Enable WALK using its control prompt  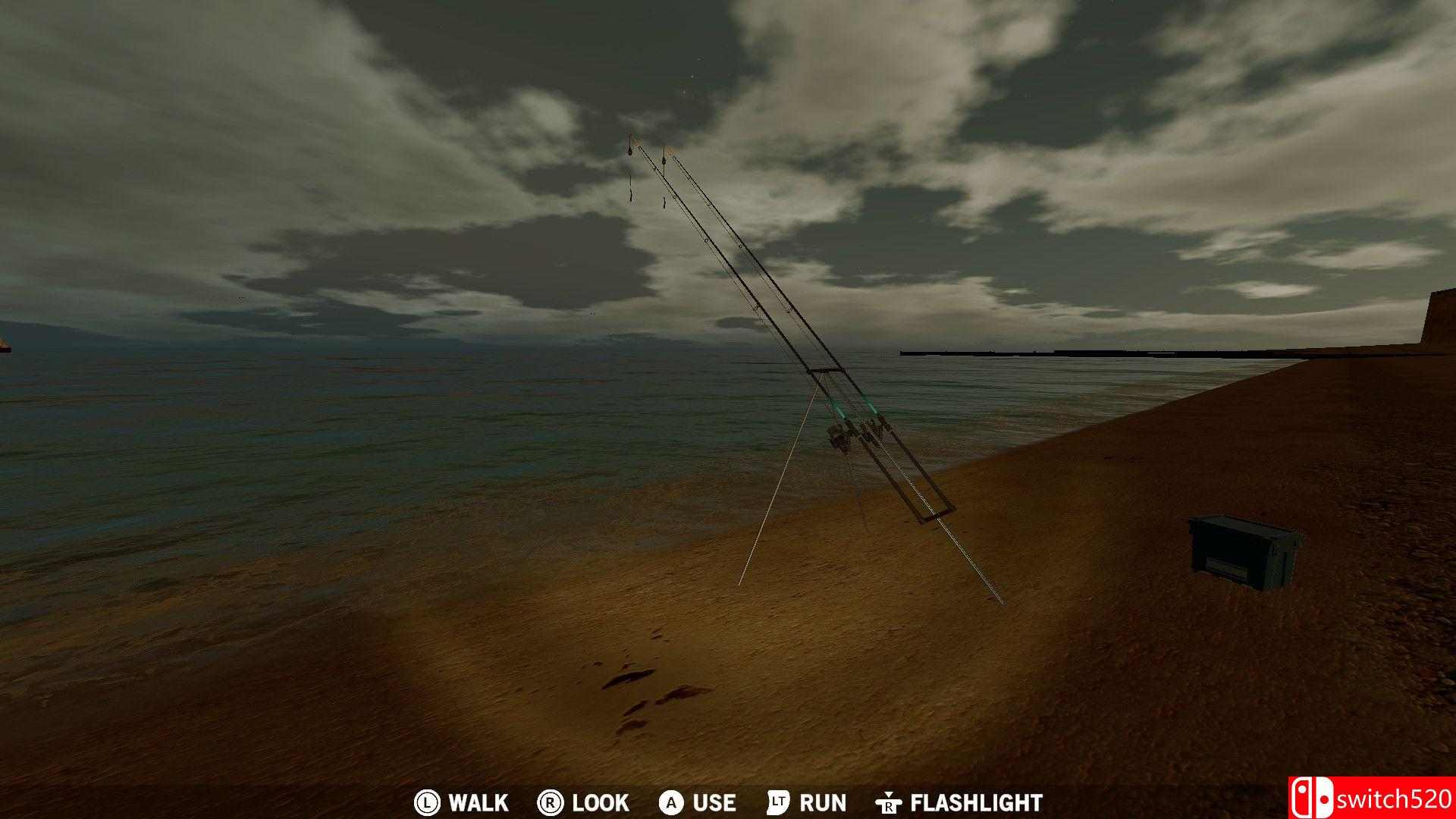478,802
